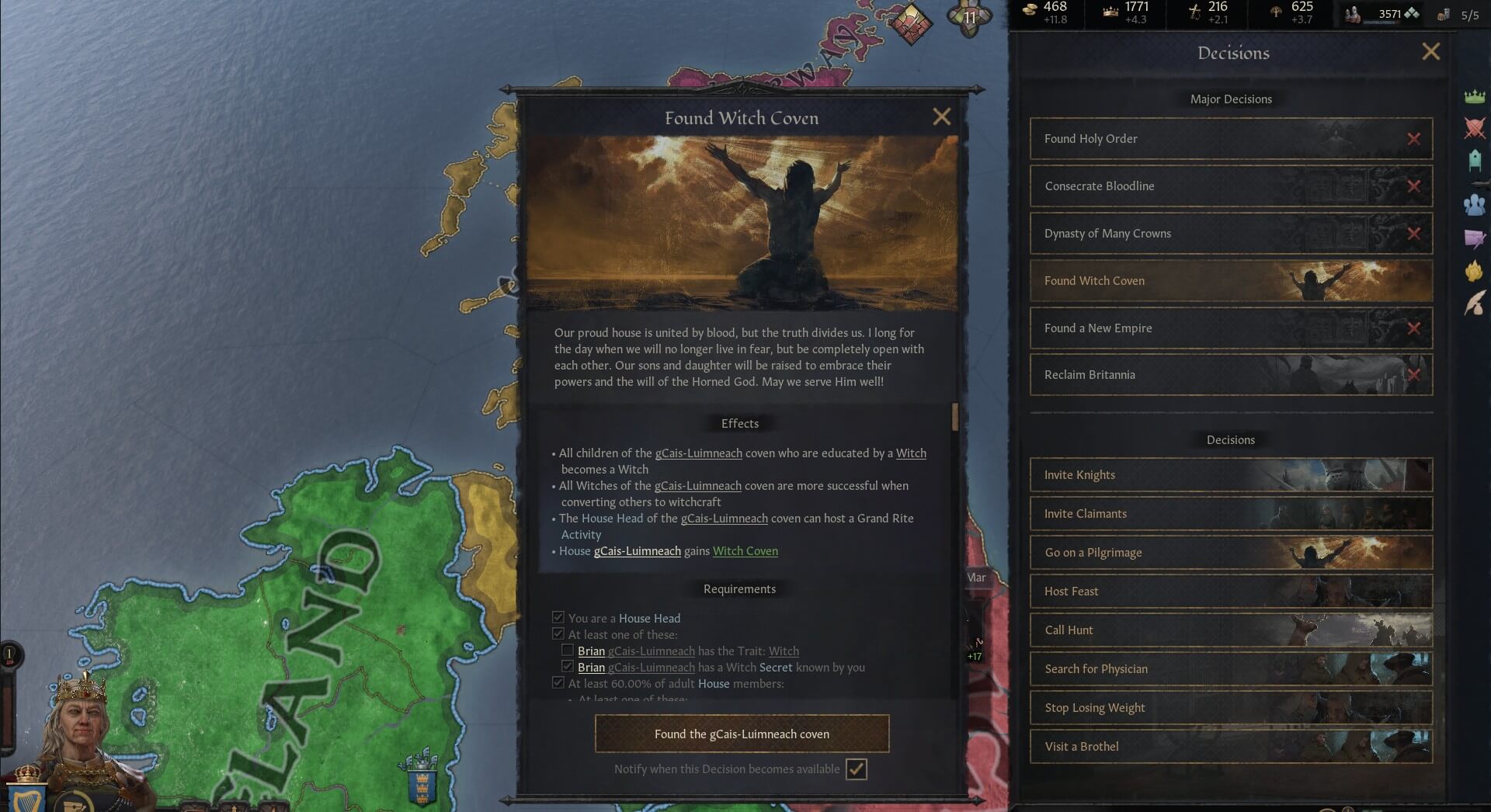Toggle checkbox beside Brian's Witch Secret requirement
The image size is (1491, 812).
point(568,667)
